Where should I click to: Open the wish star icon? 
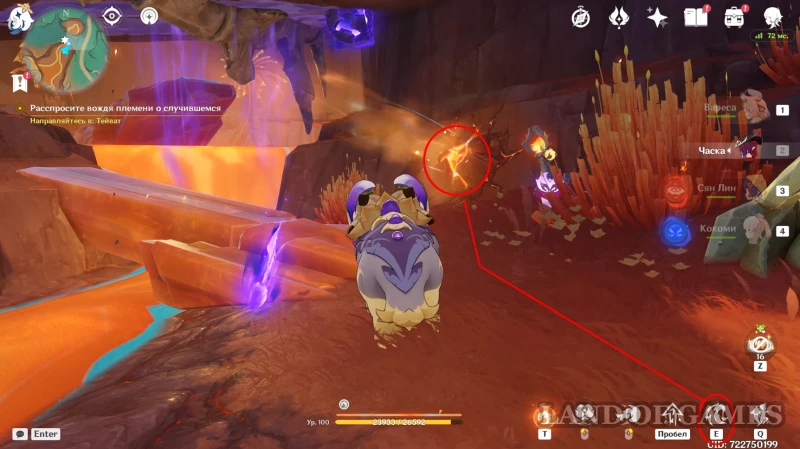(657, 17)
